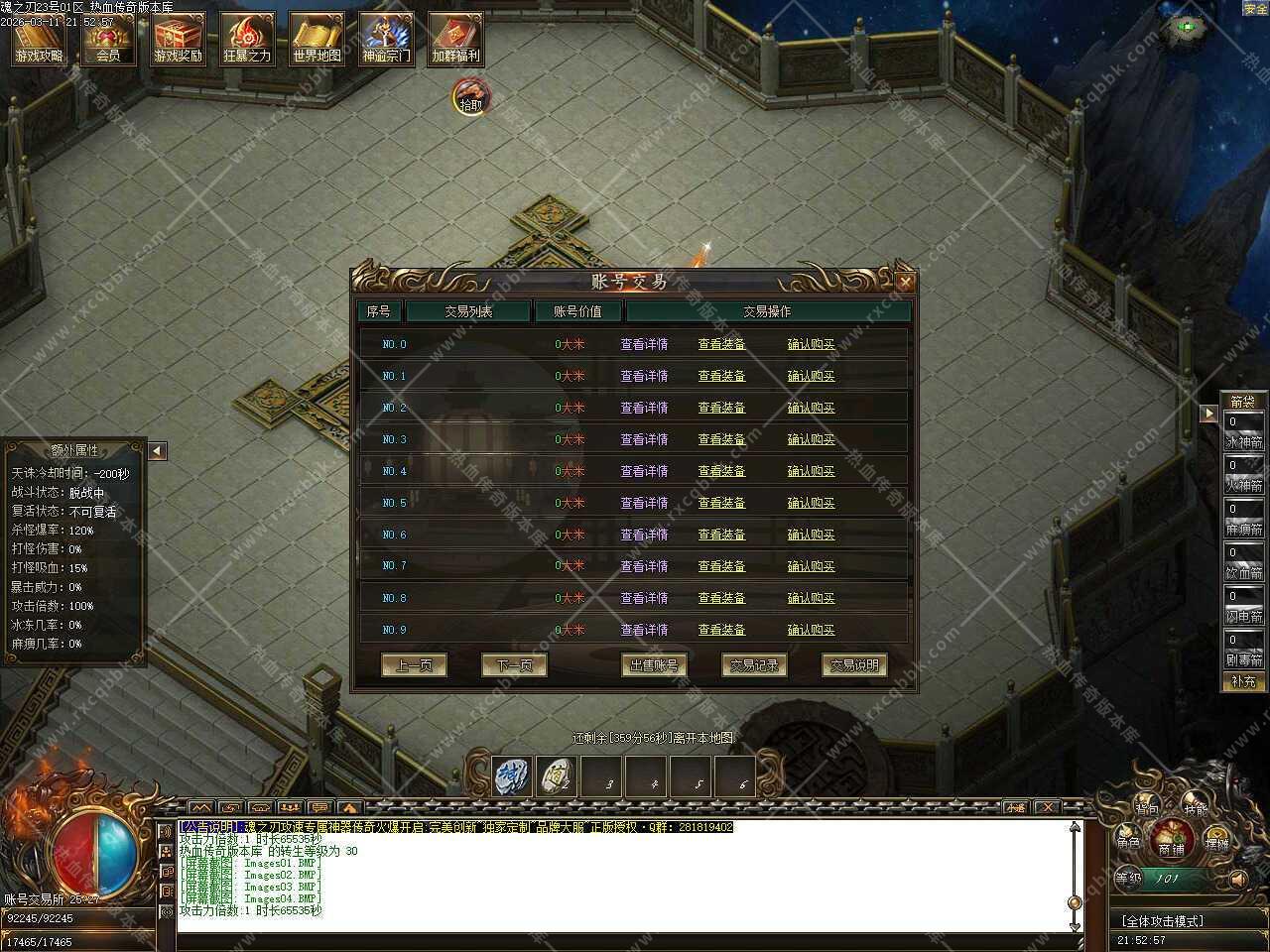Show the 交易说明 trading instructions

854,665
